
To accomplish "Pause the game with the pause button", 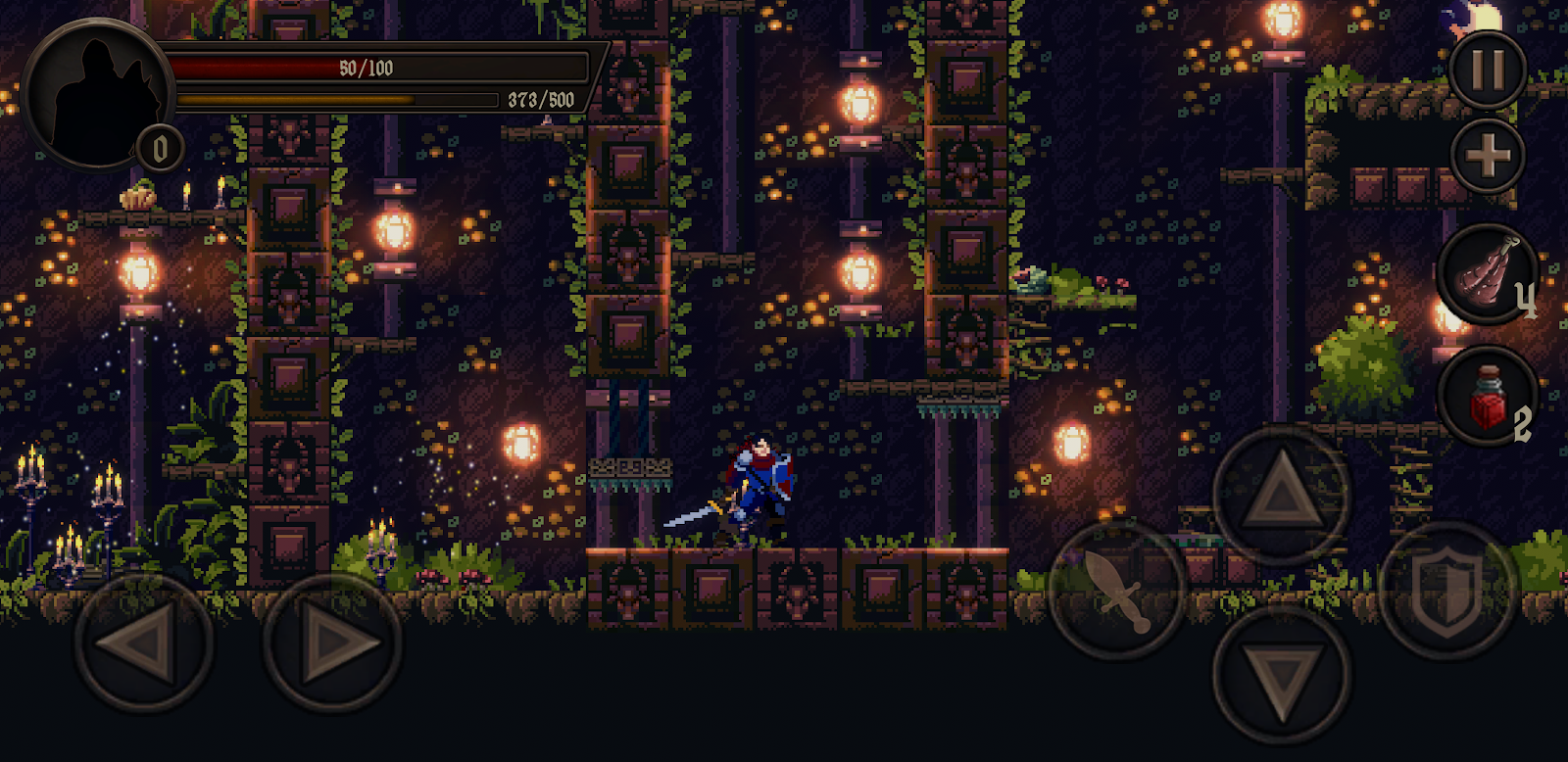I will 1487,70.
